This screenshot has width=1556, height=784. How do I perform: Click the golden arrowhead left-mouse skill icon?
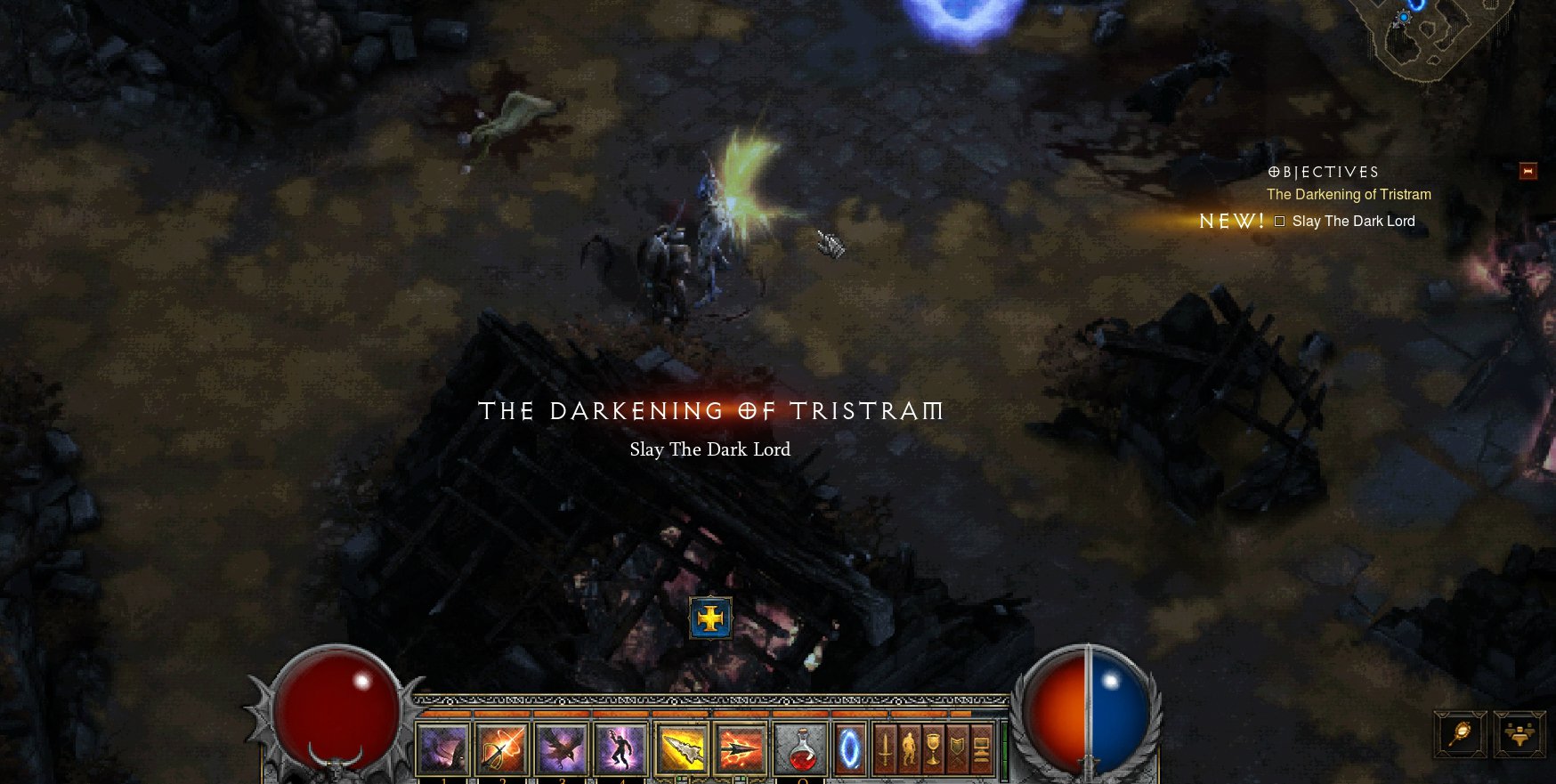point(684,748)
